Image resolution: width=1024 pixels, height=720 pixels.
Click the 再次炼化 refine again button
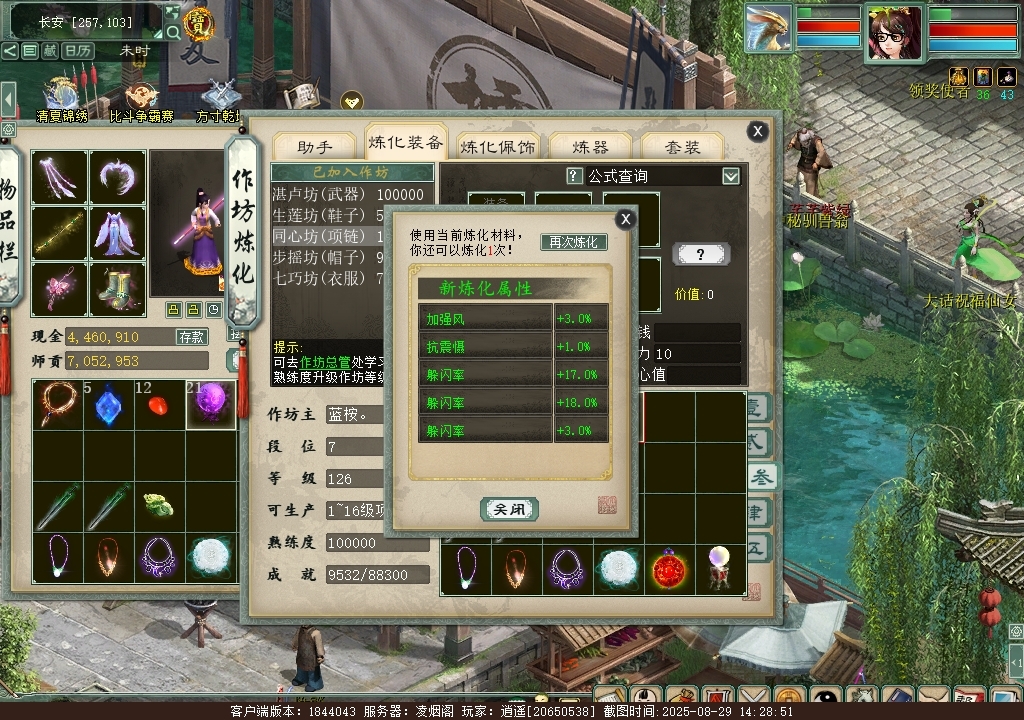coord(574,242)
